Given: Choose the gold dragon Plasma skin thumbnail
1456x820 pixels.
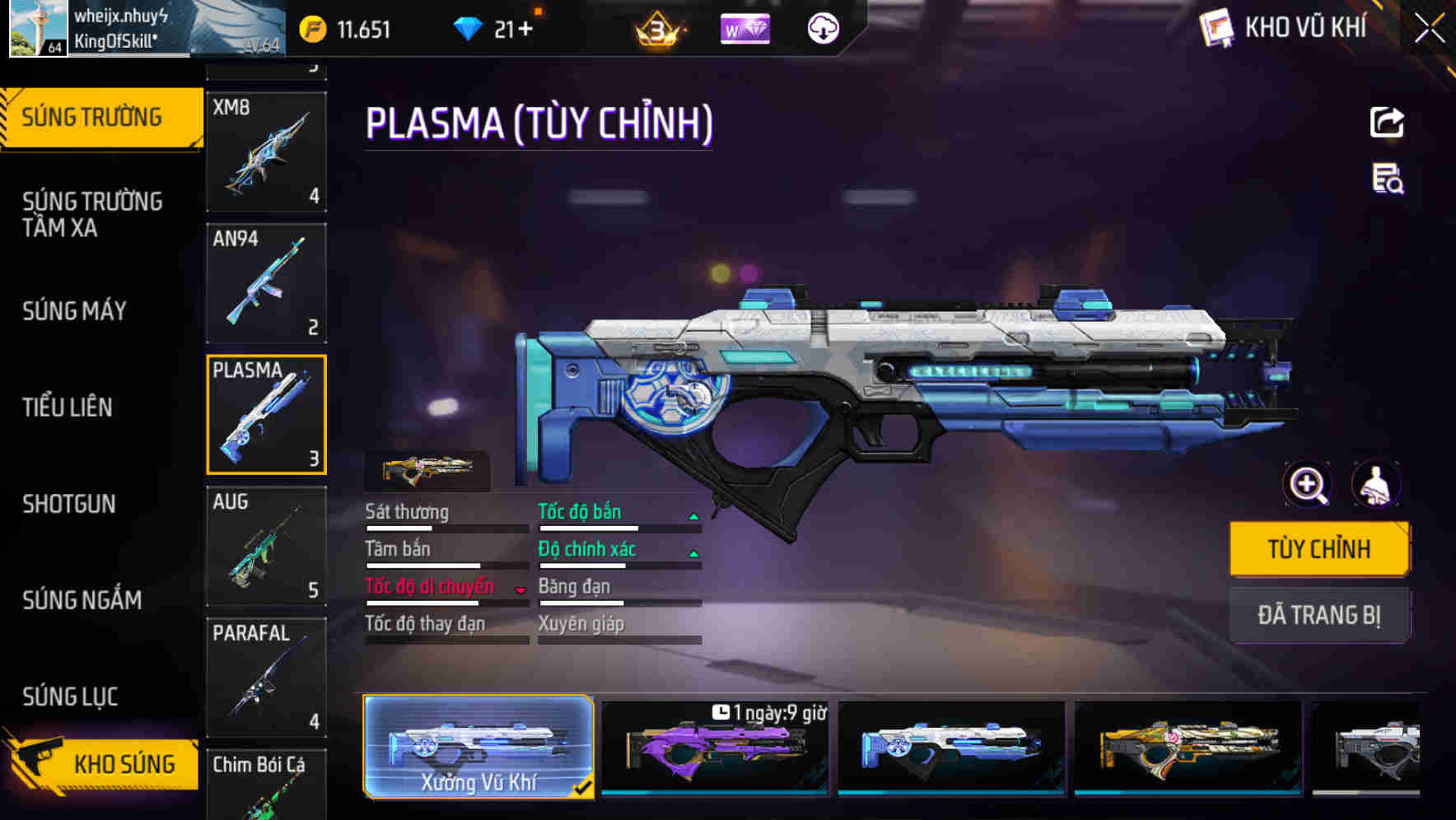Looking at the screenshot, I should pyautogui.click(x=1188, y=748).
